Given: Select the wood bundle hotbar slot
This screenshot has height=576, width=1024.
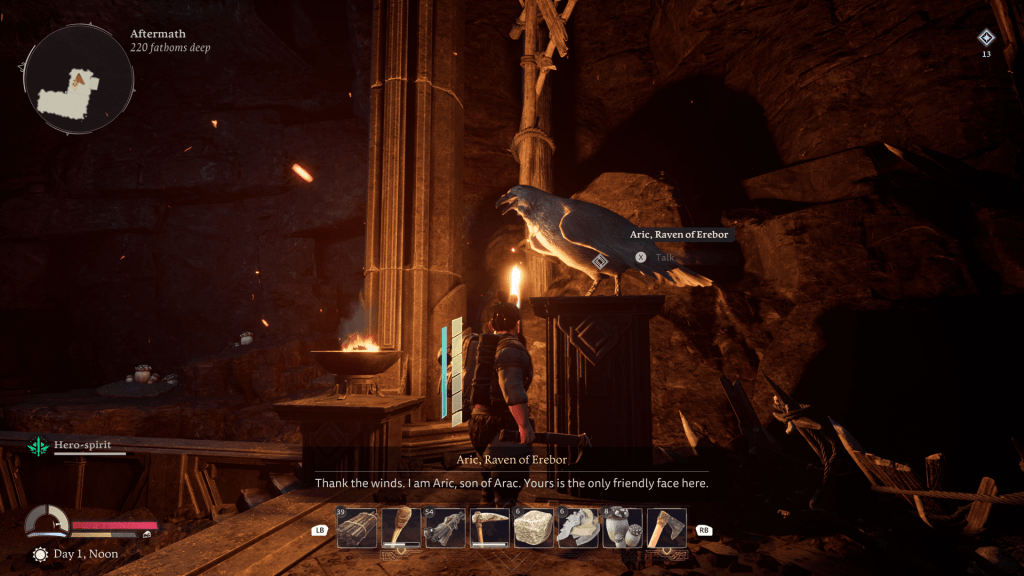Looking at the screenshot, I should 357,528.
